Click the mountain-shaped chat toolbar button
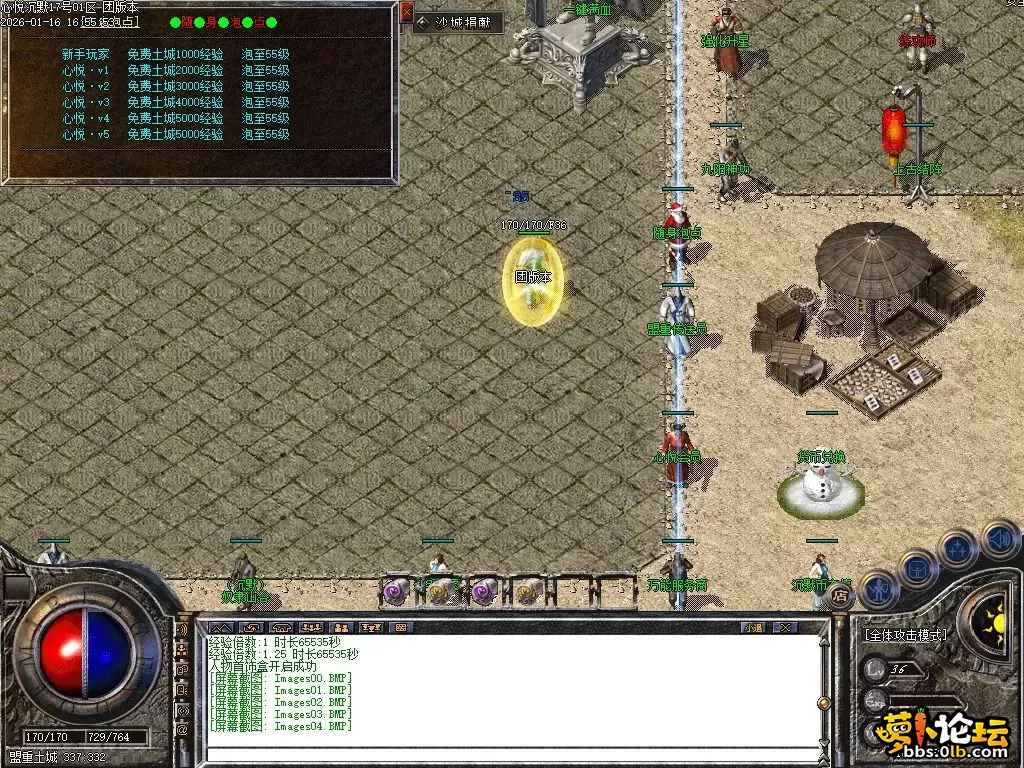The height and width of the screenshot is (768, 1024). point(220,627)
